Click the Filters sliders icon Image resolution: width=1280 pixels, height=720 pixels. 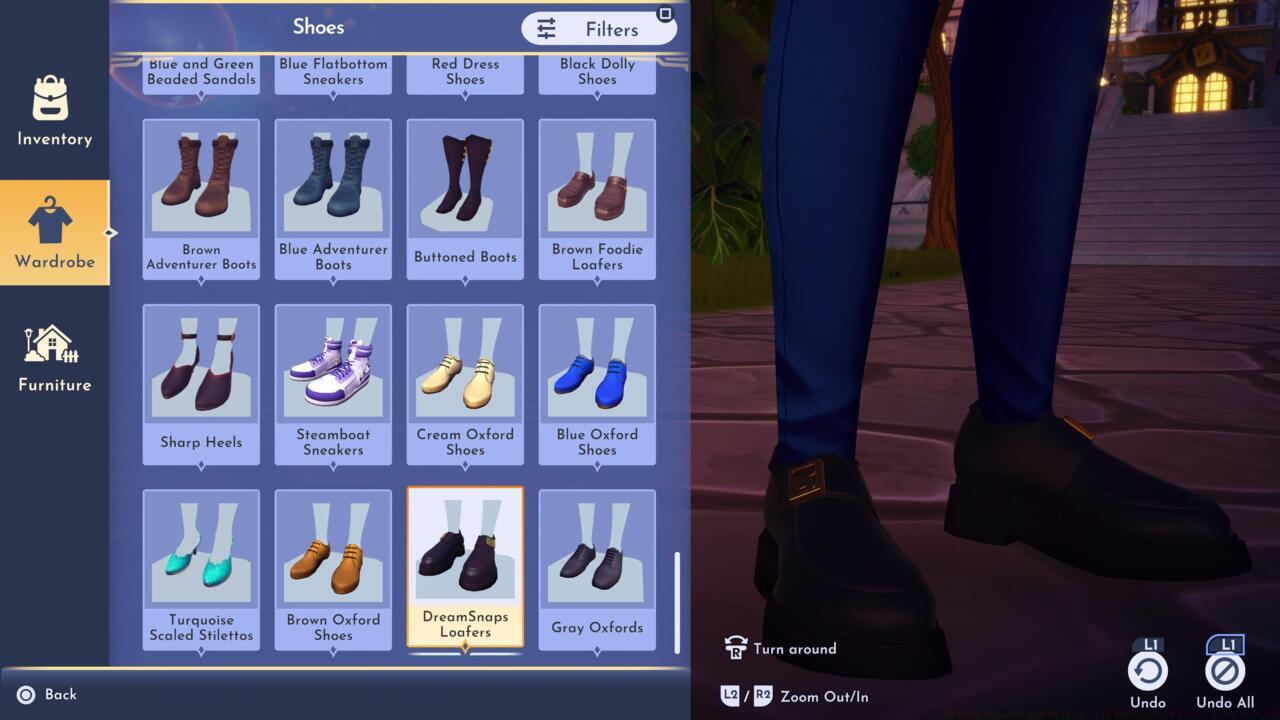coord(546,29)
